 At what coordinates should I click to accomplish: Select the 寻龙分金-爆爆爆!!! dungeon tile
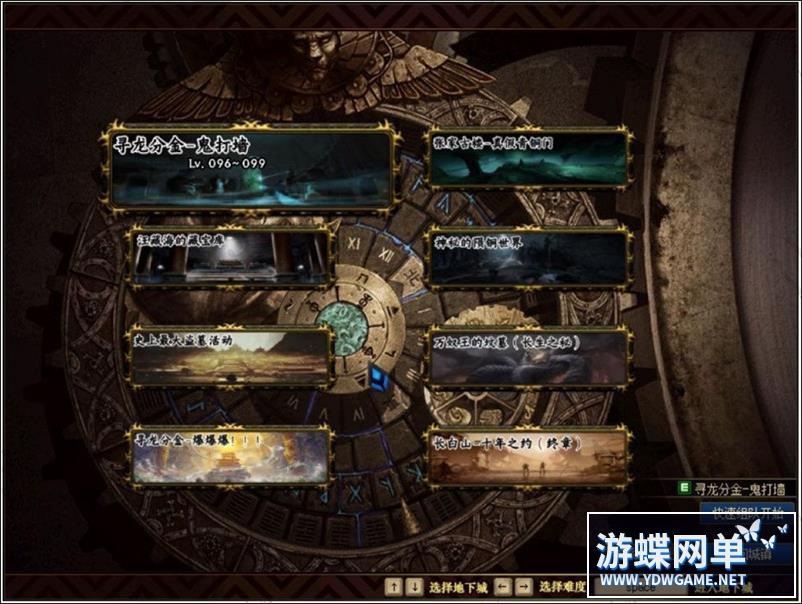[231, 456]
